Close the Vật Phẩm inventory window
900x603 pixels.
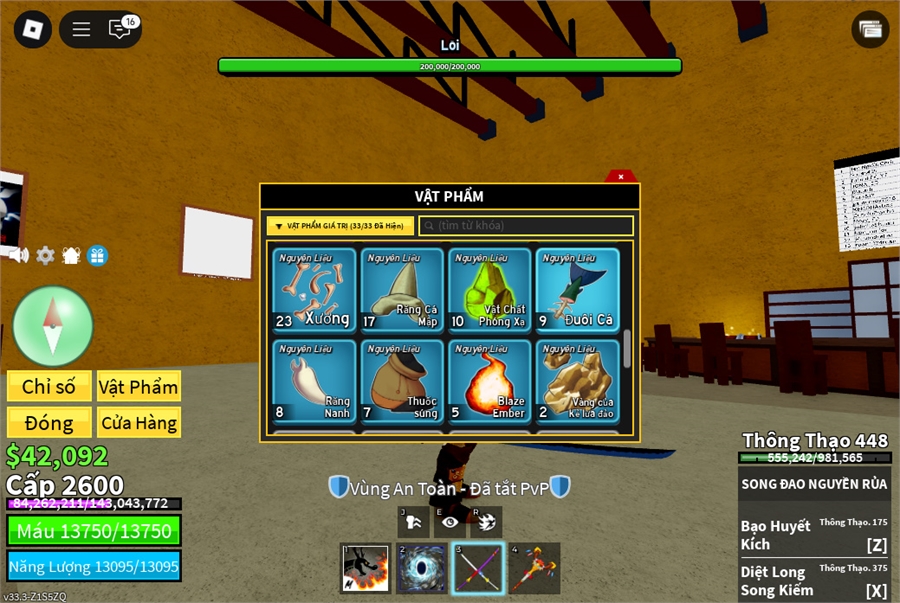621,177
